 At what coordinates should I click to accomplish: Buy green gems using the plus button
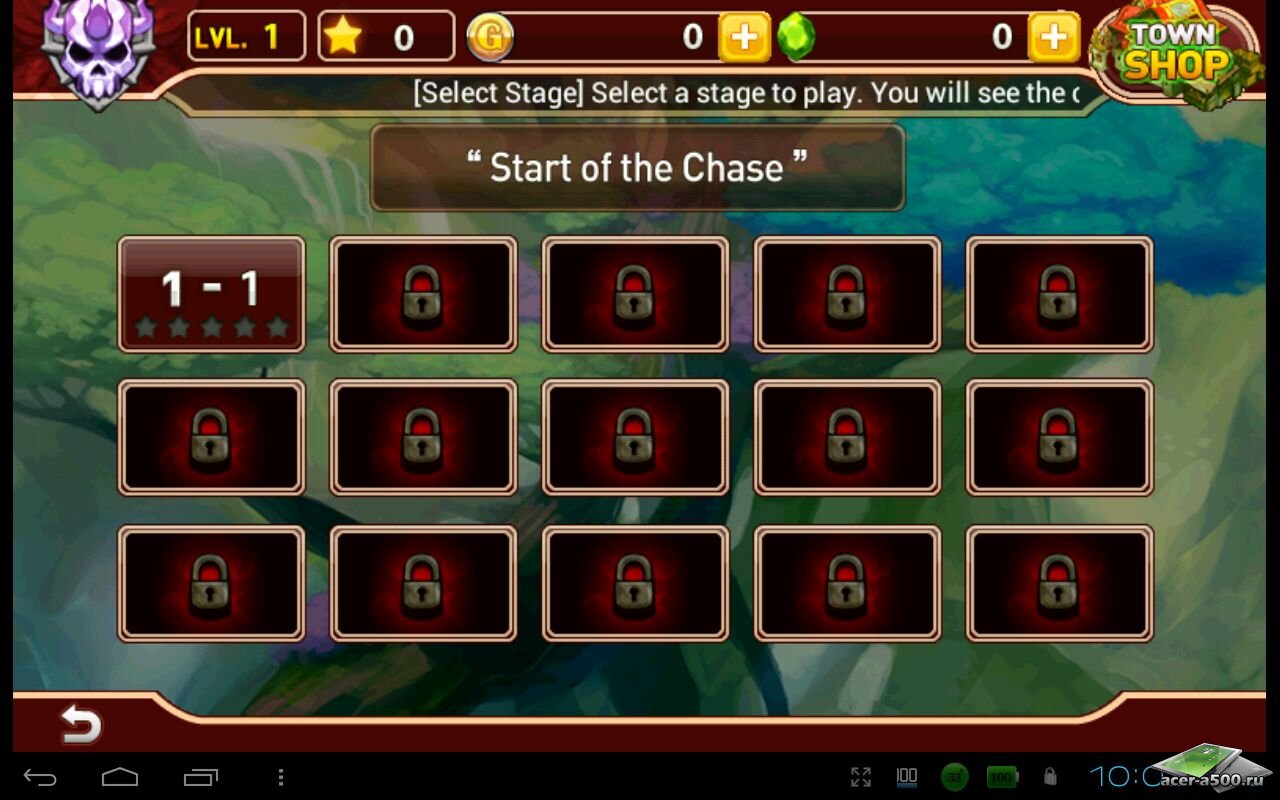tap(1053, 38)
